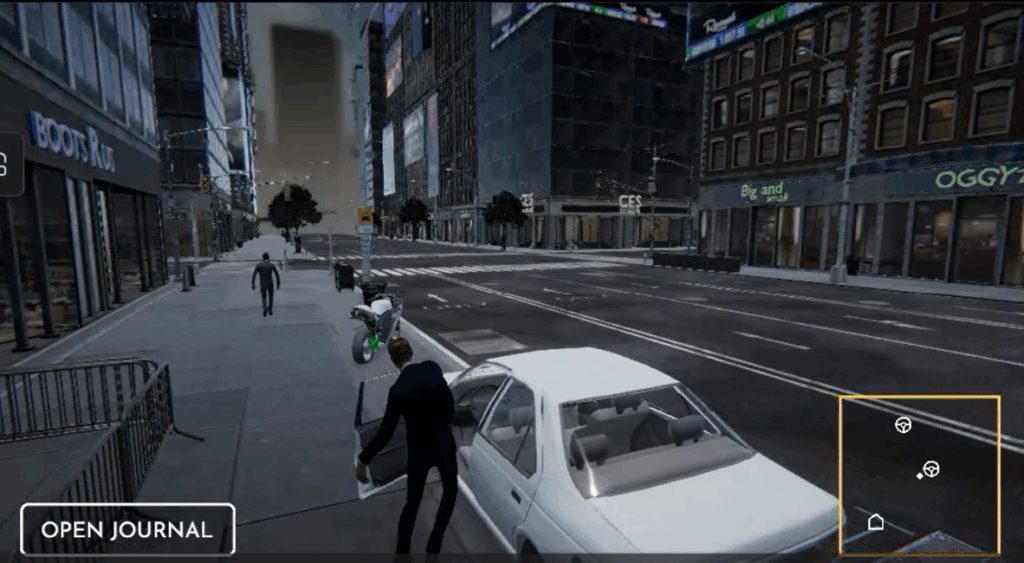This screenshot has height=563, width=1024.
Task: Select the steering wheel marker beside the player dot
Action: (932, 468)
